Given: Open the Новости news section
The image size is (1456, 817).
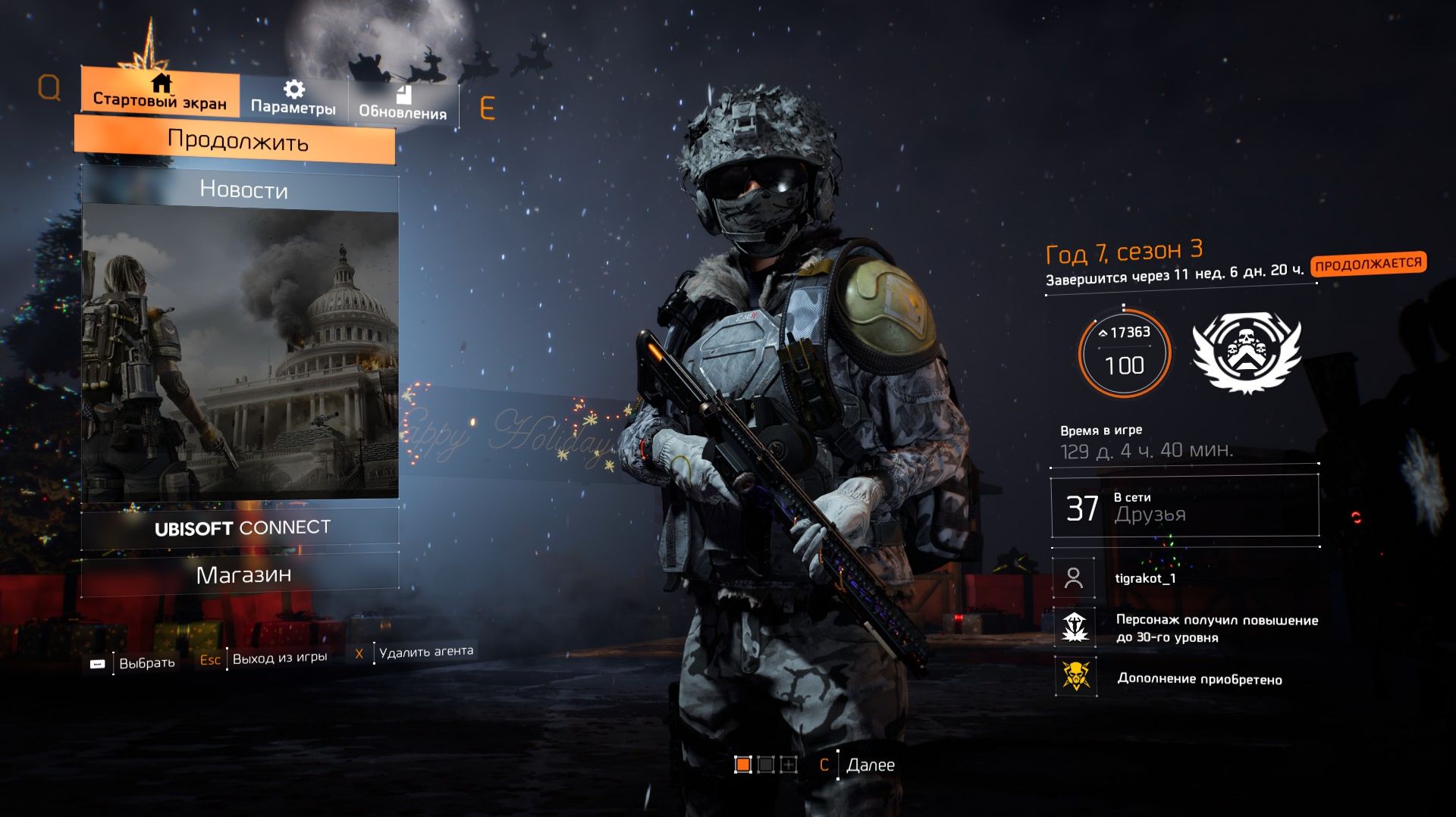Looking at the screenshot, I should coord(243,191).
